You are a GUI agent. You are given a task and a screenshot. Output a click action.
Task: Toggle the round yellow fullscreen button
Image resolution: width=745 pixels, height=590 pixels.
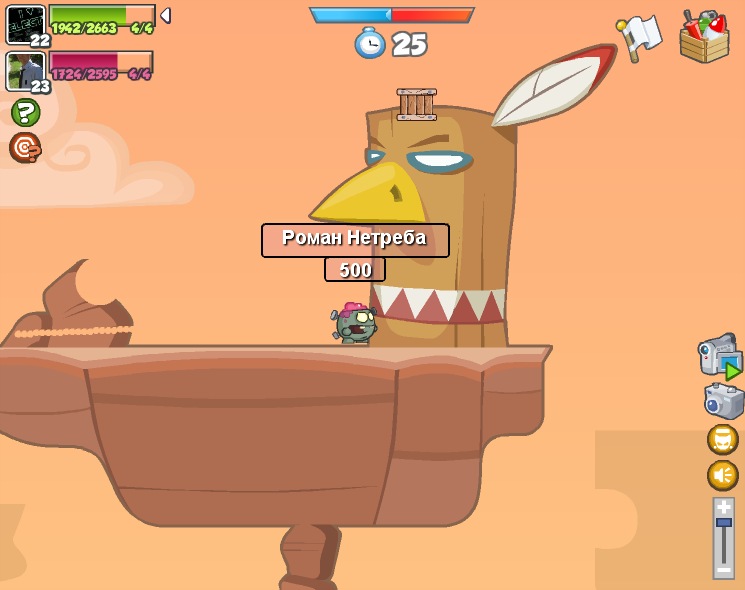tap(723, 439)
